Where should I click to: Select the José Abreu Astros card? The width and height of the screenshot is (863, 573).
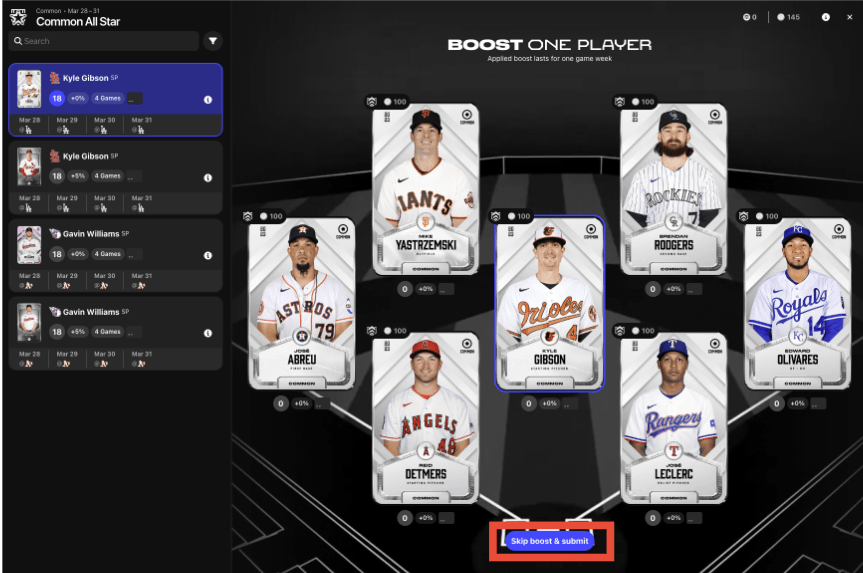[x=302, y=304]
